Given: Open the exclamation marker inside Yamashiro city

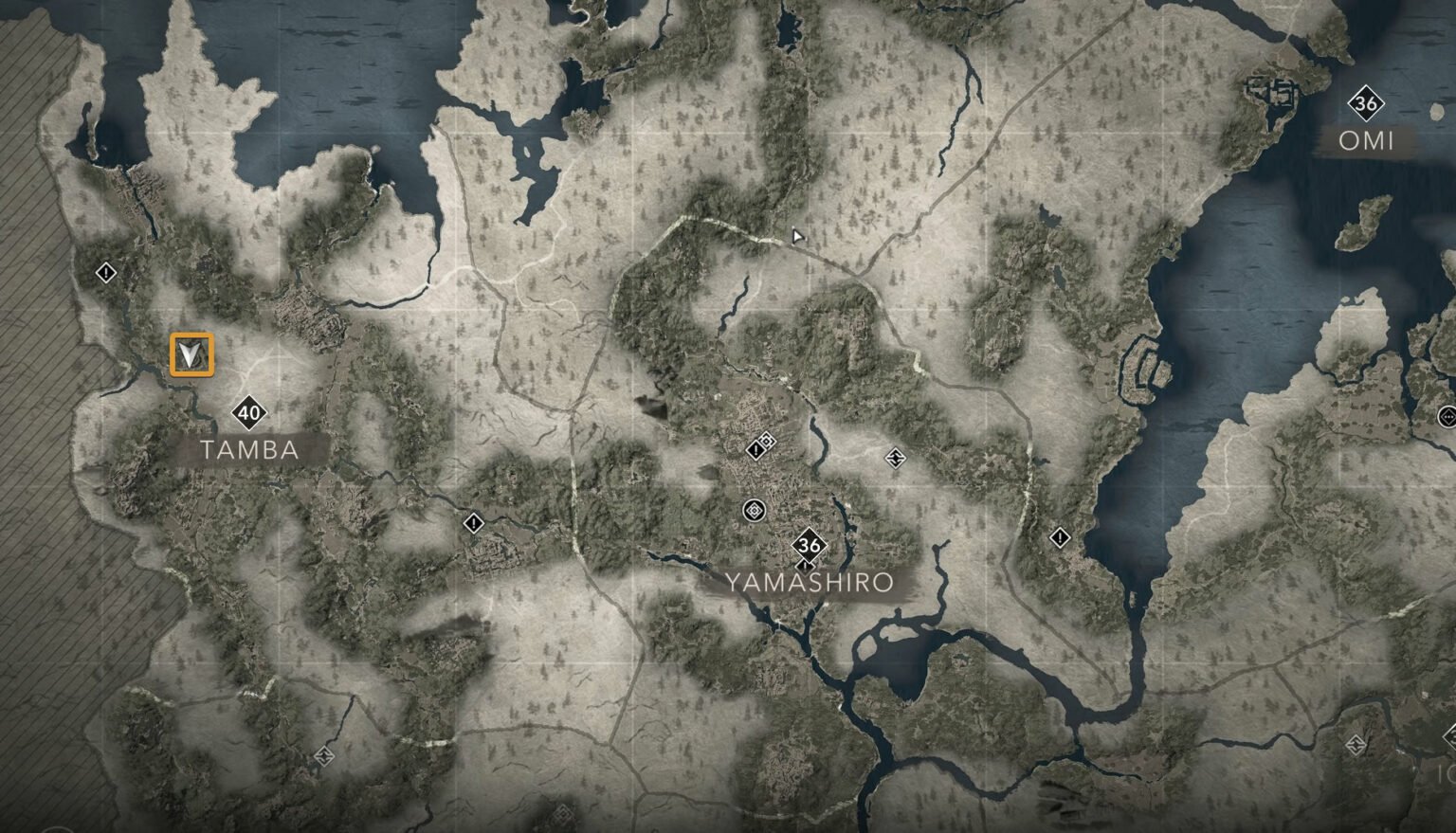Looking at the screenshot, I should [x=755, y=449].
